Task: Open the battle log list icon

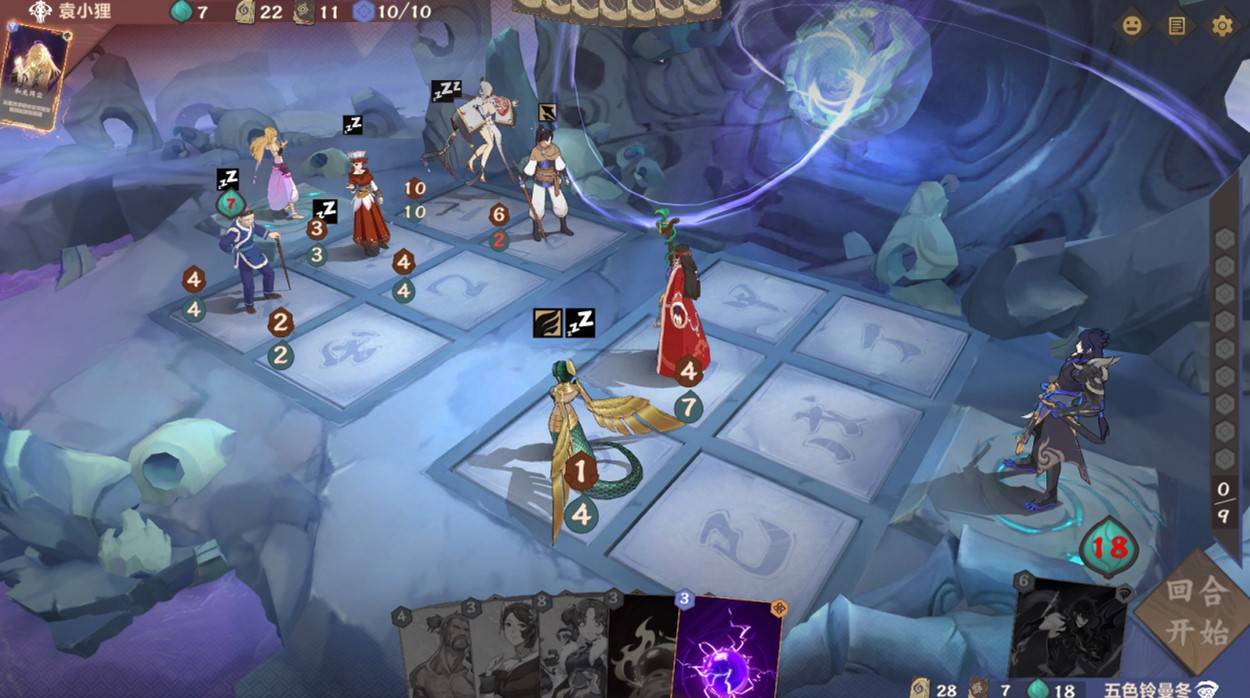Action: tap(1177, 26)
